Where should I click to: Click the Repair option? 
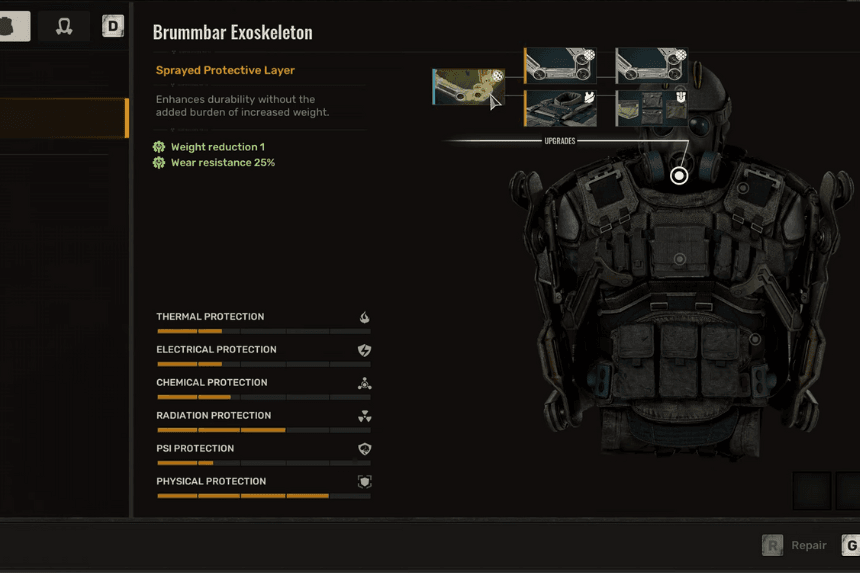(x=796, y=545)
